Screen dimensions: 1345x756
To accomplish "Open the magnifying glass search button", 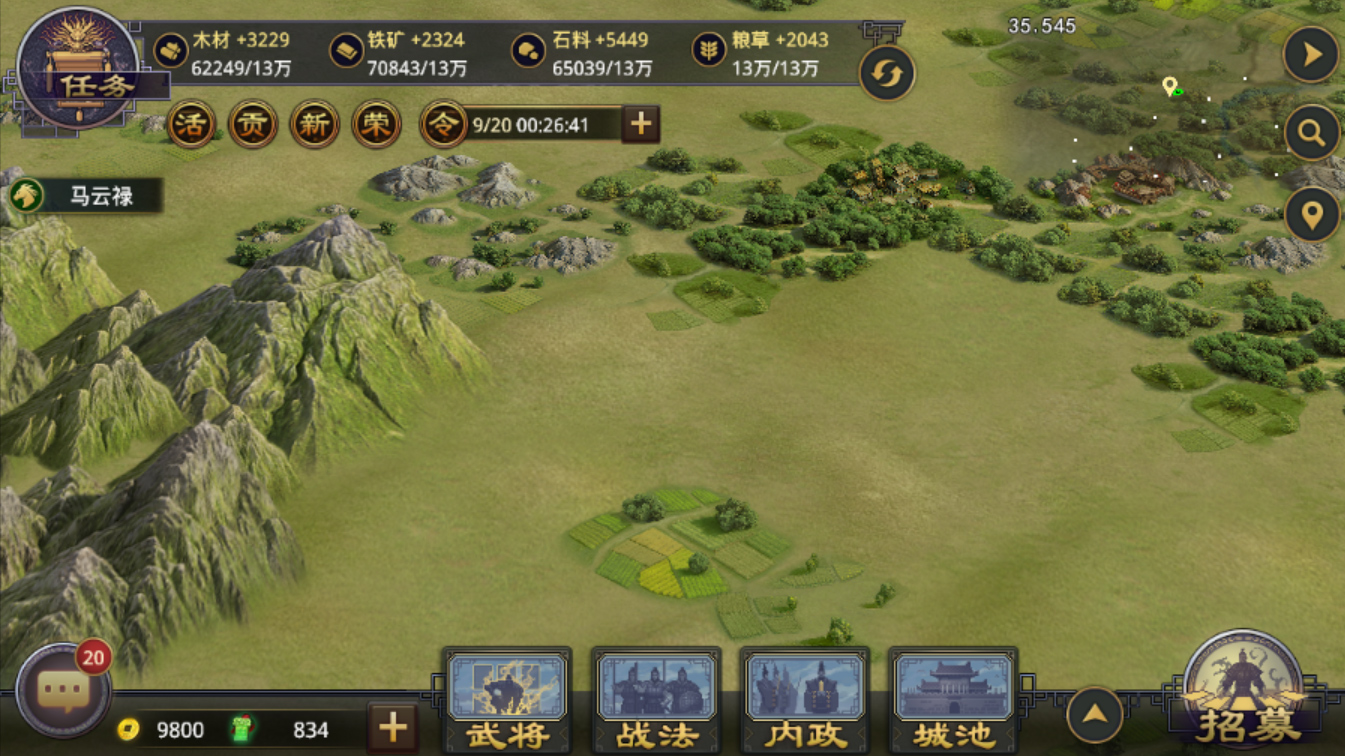I will (1311, 133).
